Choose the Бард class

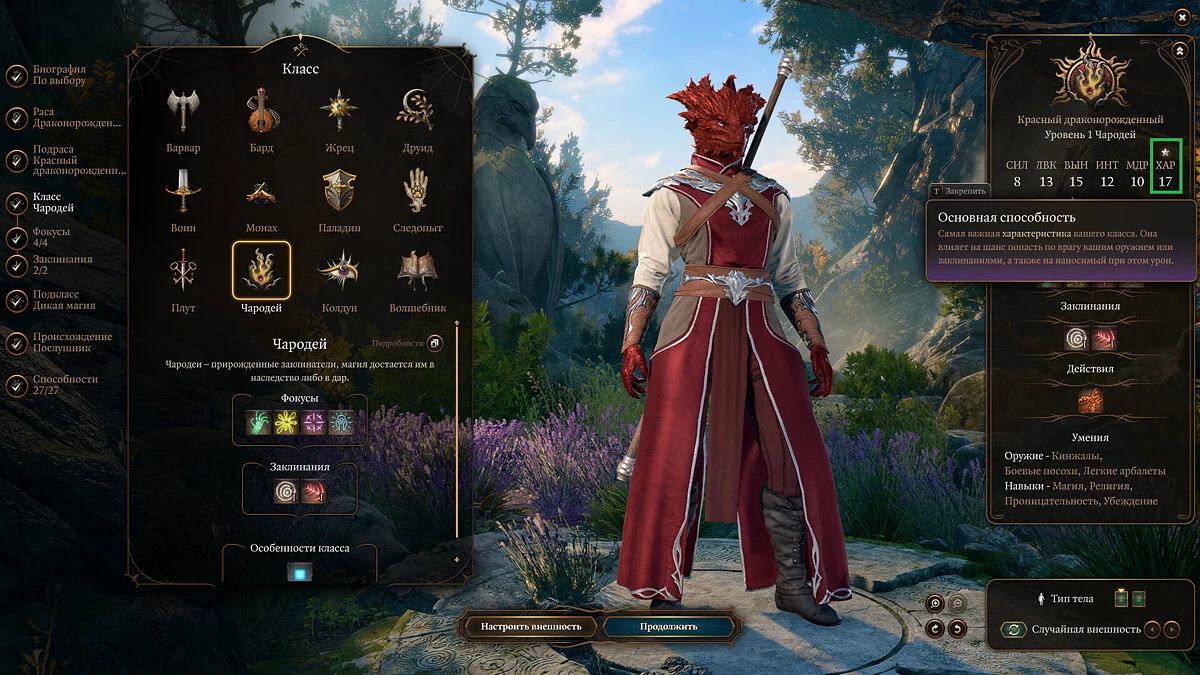[x=261, y=111]
